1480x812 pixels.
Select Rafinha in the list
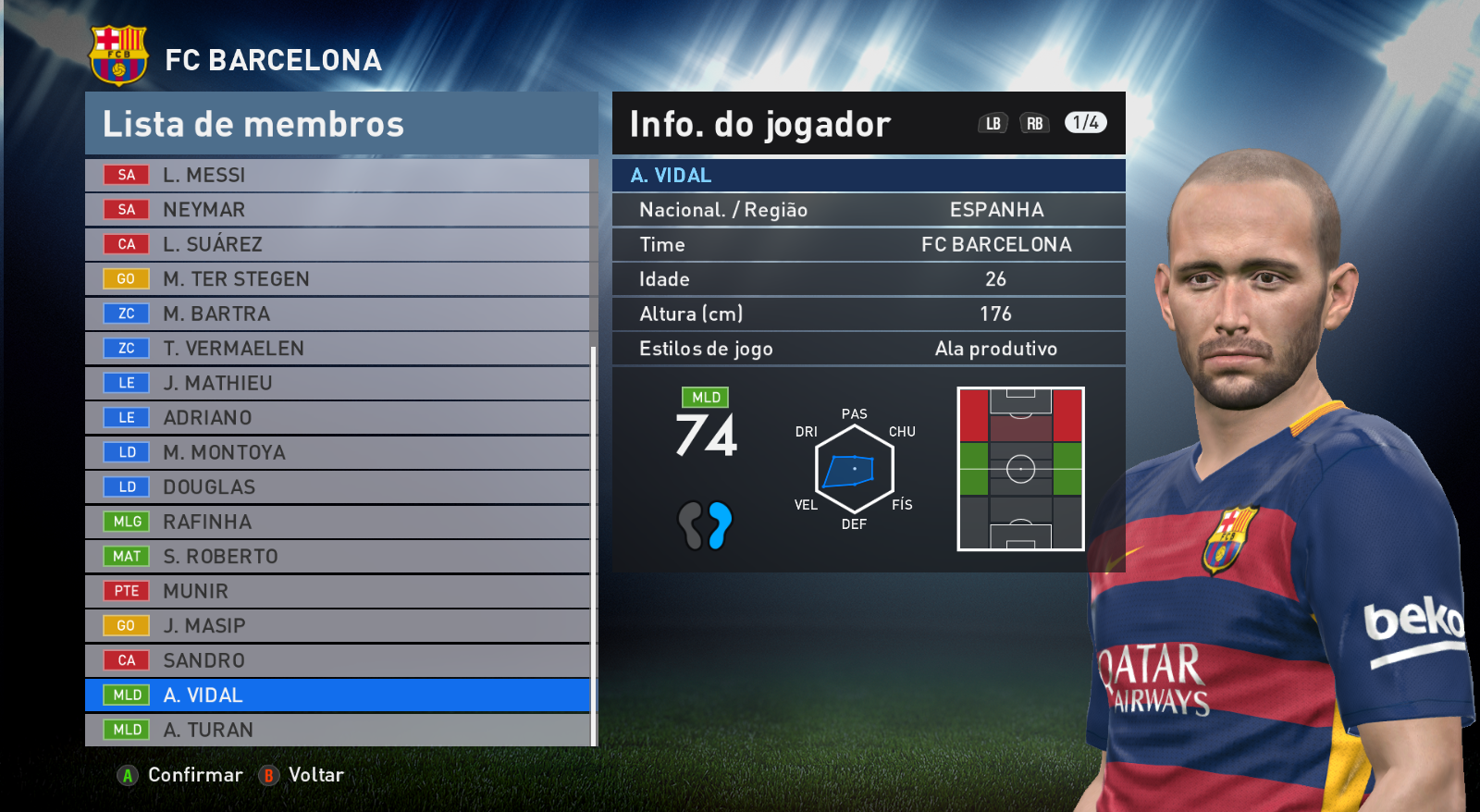click(x=337, y=522)
